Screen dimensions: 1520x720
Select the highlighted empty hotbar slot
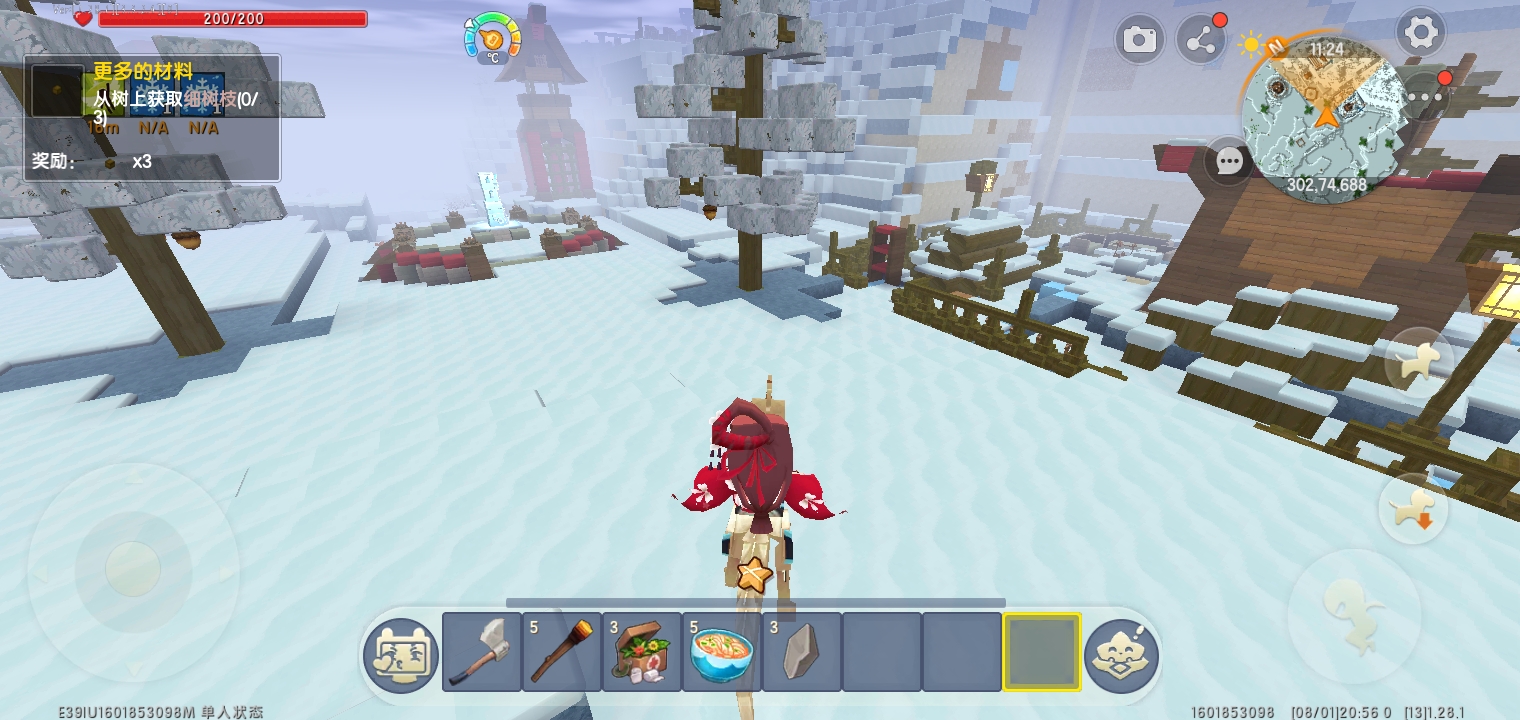pyautogui.click(x=1042, y=652)
